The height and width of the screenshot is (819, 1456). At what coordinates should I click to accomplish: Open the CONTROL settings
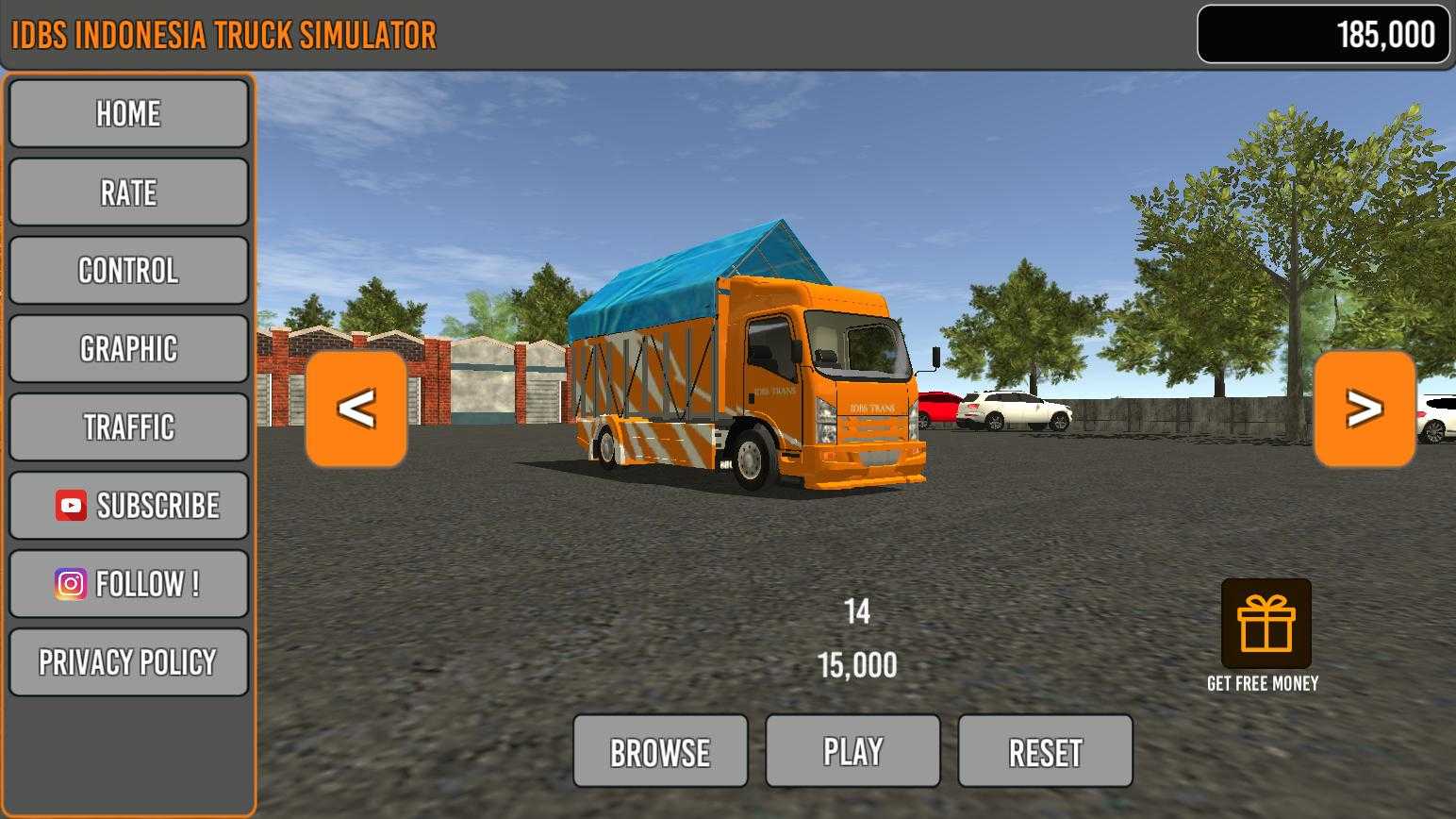pyautogui.click(x=128, y=271)
